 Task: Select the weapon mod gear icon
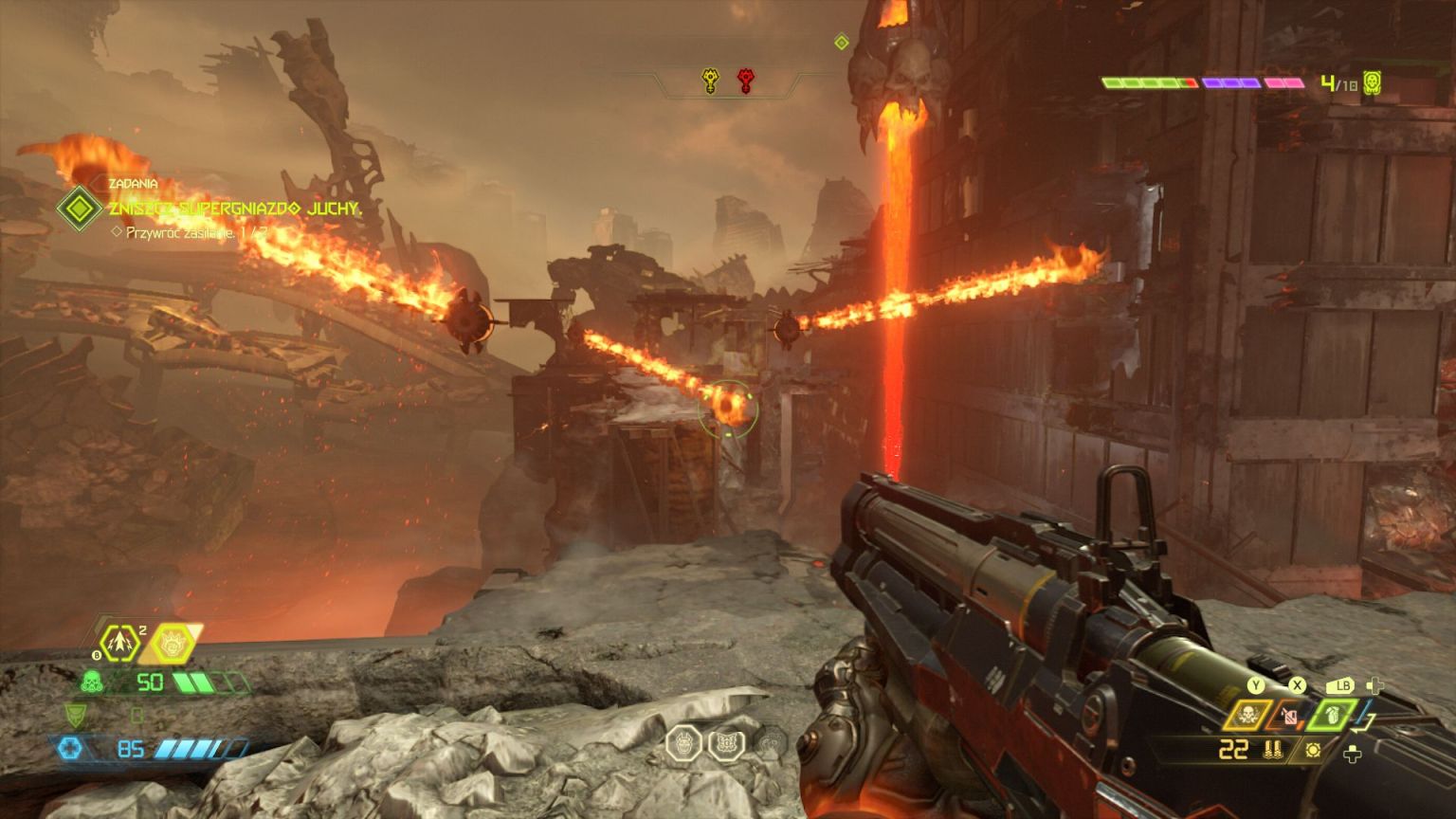tap(1313, 750)
